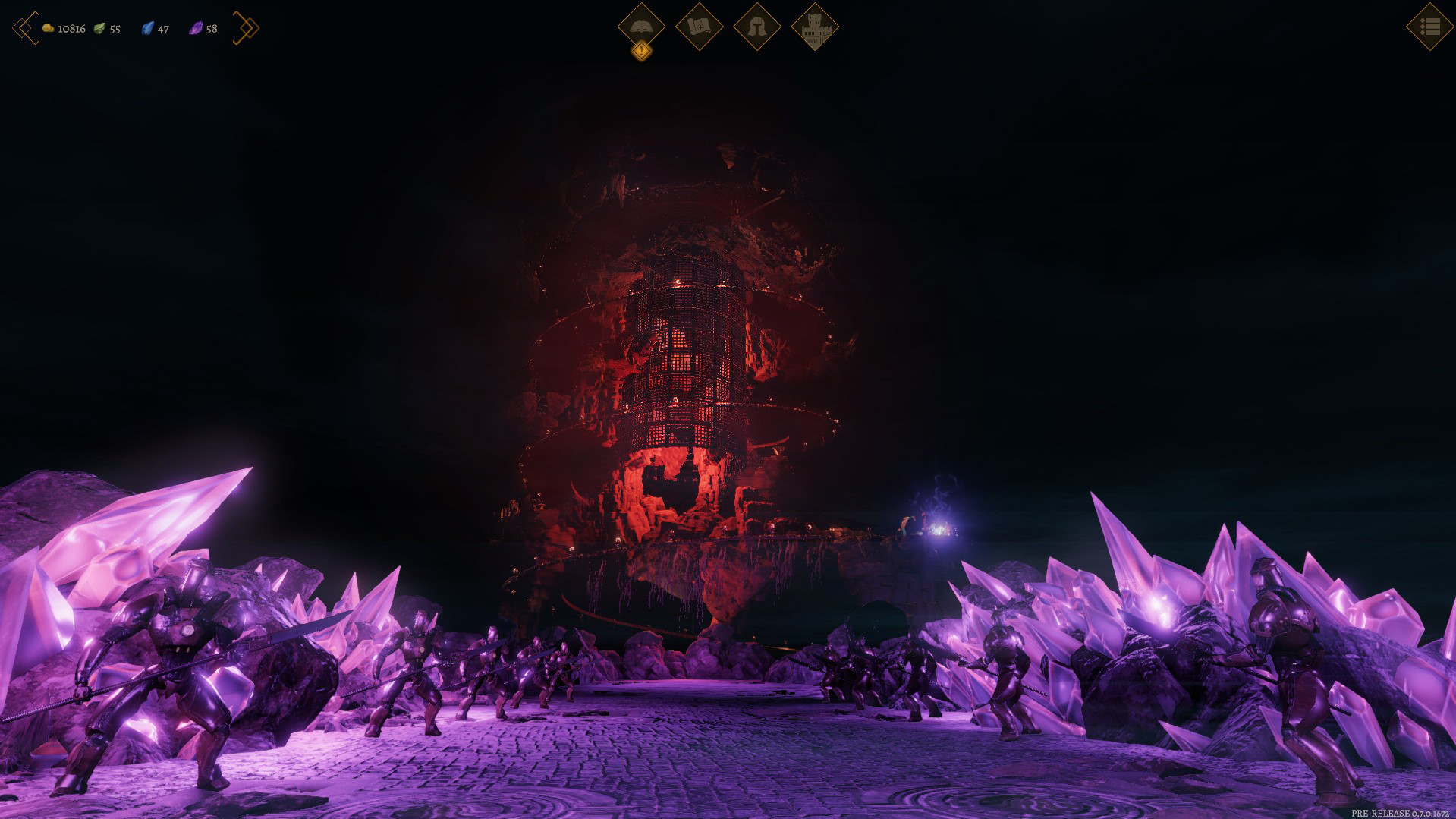The height and width of the screenshot is (819, 1456).
Task: Open the helmet army menu
Action: point(756,26)
